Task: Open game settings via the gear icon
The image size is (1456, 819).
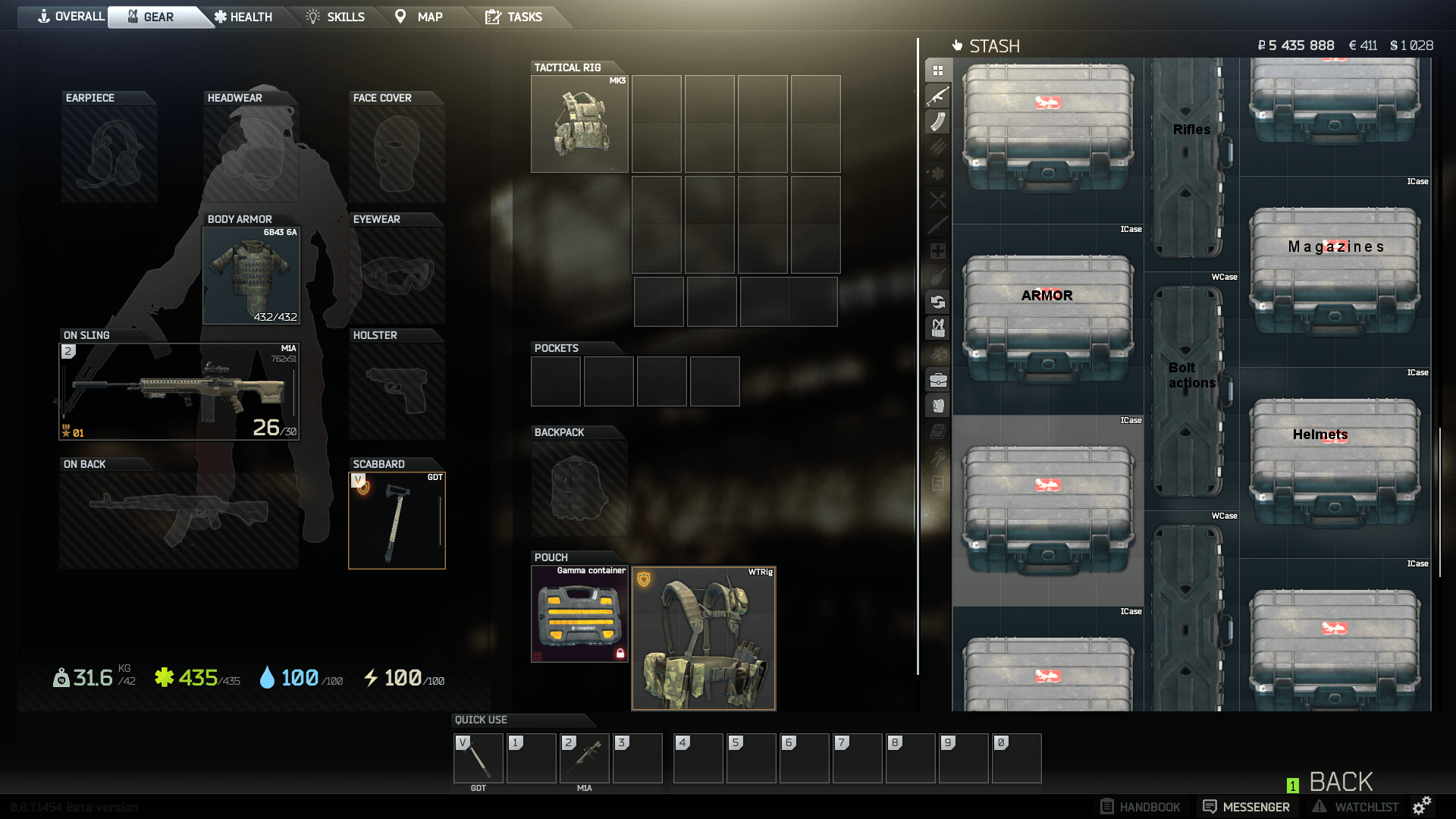Action: [x=1423, y=806]
